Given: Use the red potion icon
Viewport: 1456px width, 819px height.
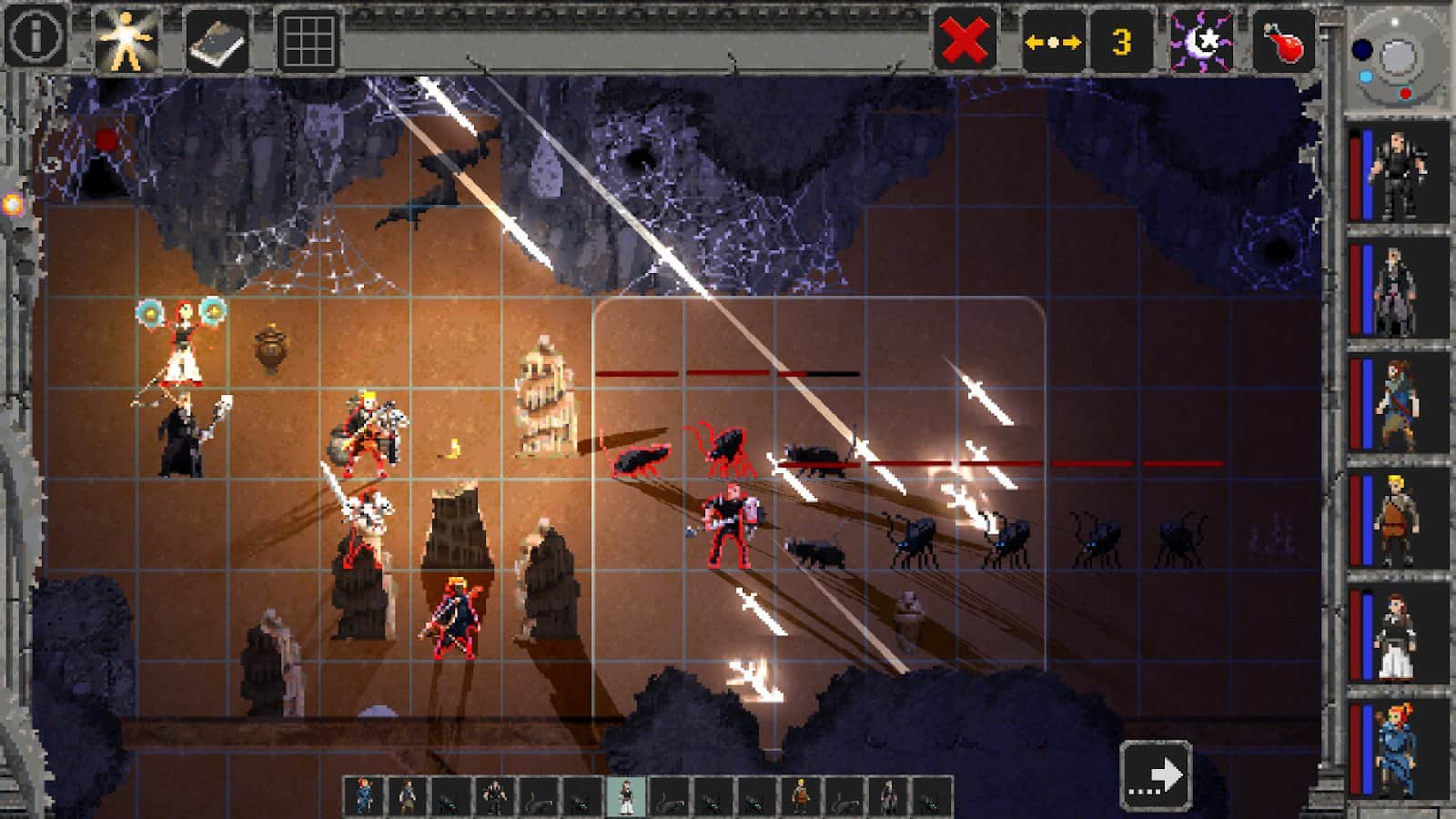Looking at the screenshot, I should tap(1283, 41).
